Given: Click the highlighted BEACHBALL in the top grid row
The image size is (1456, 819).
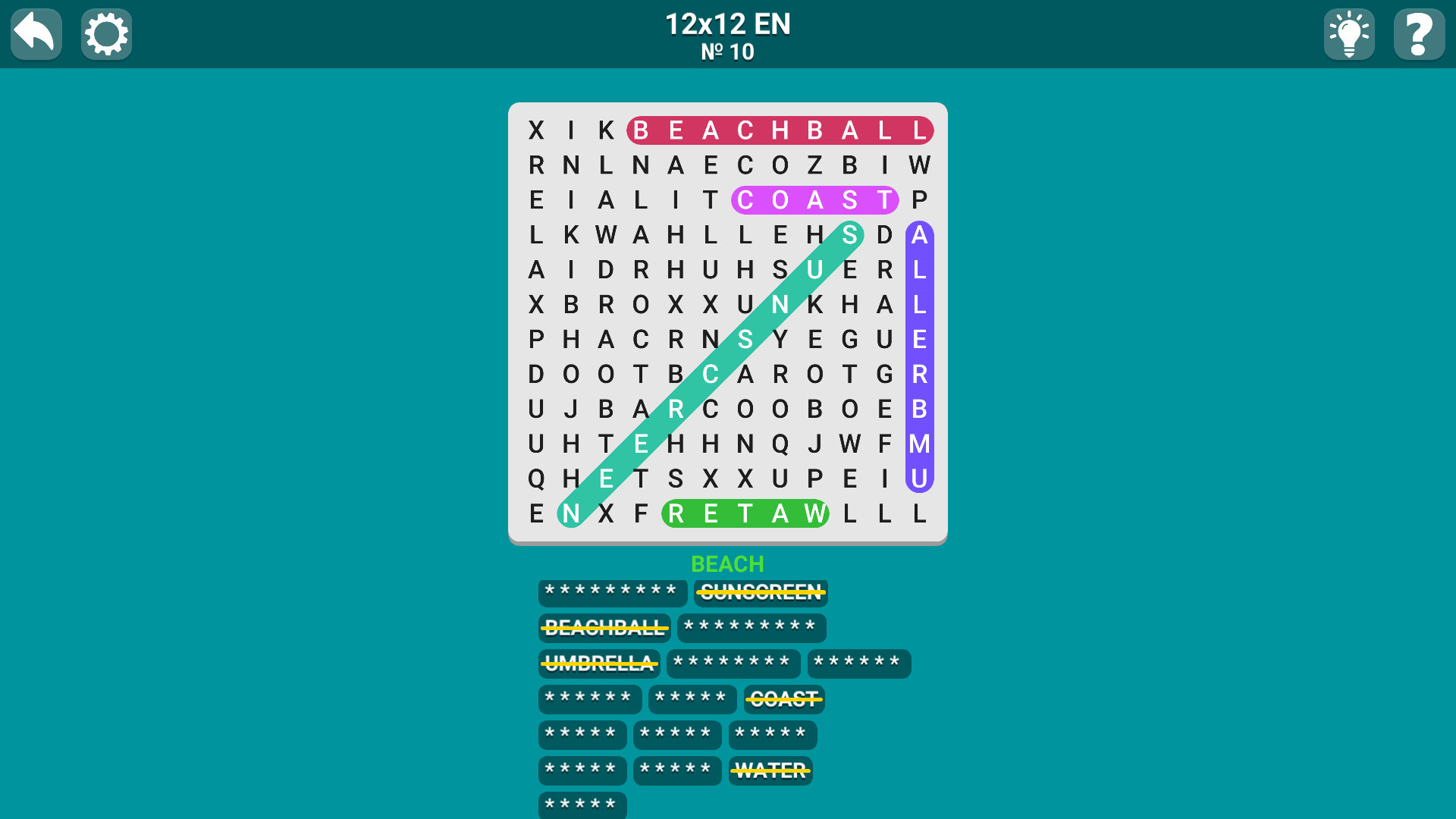Looking at the screenshot, I should tap(780, 130).
